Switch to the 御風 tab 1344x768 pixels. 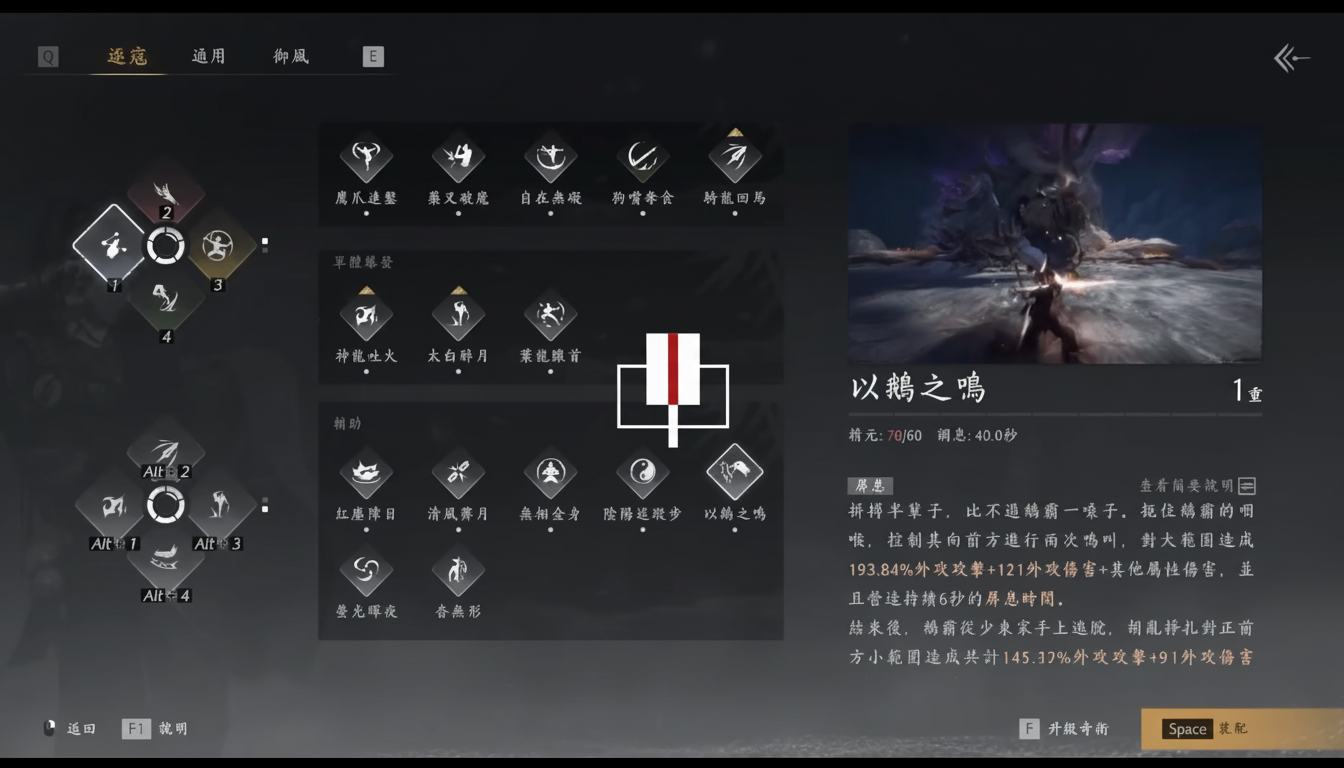[289, 57]
